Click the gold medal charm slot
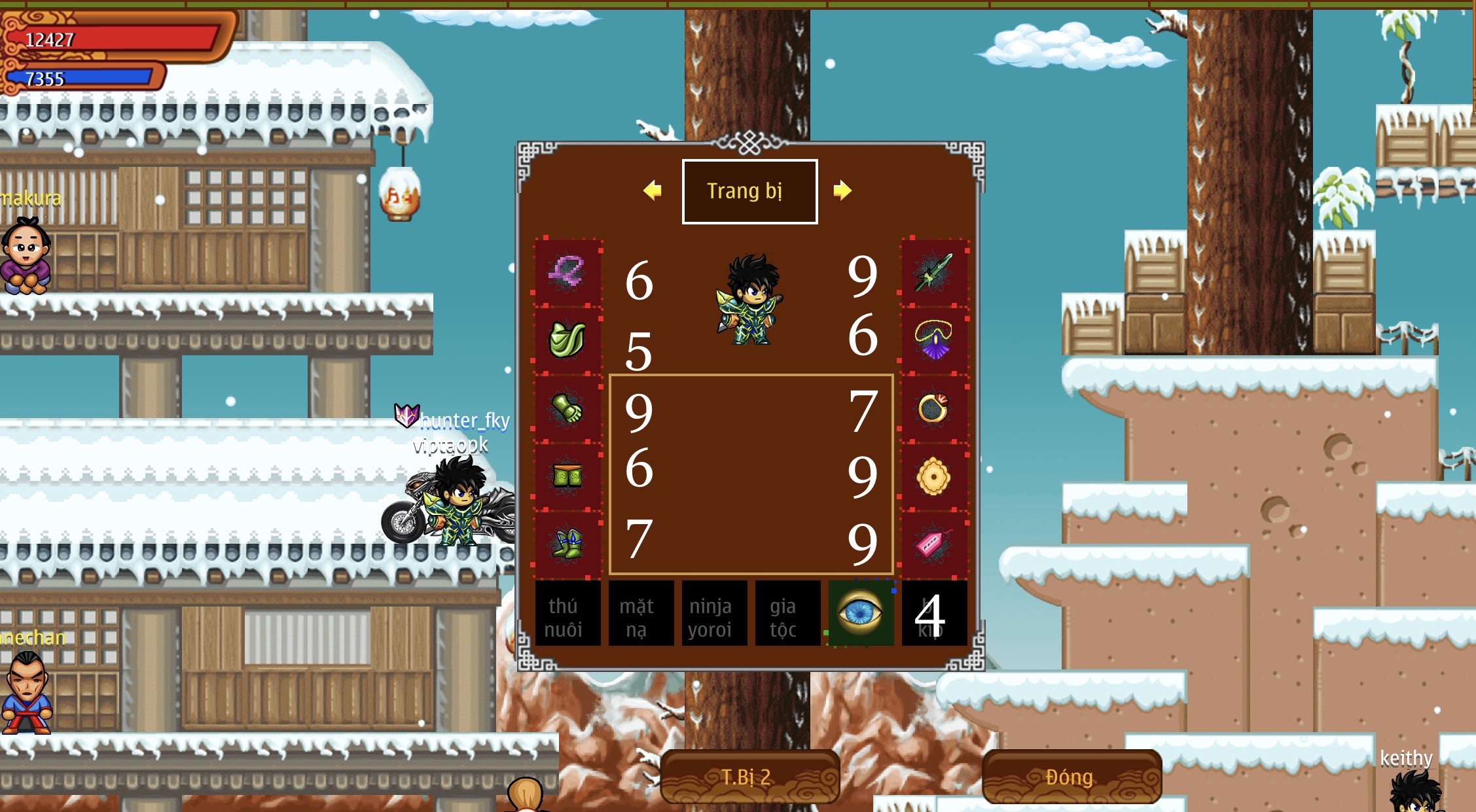The image size is (1476, 812). tap(935, 476)
